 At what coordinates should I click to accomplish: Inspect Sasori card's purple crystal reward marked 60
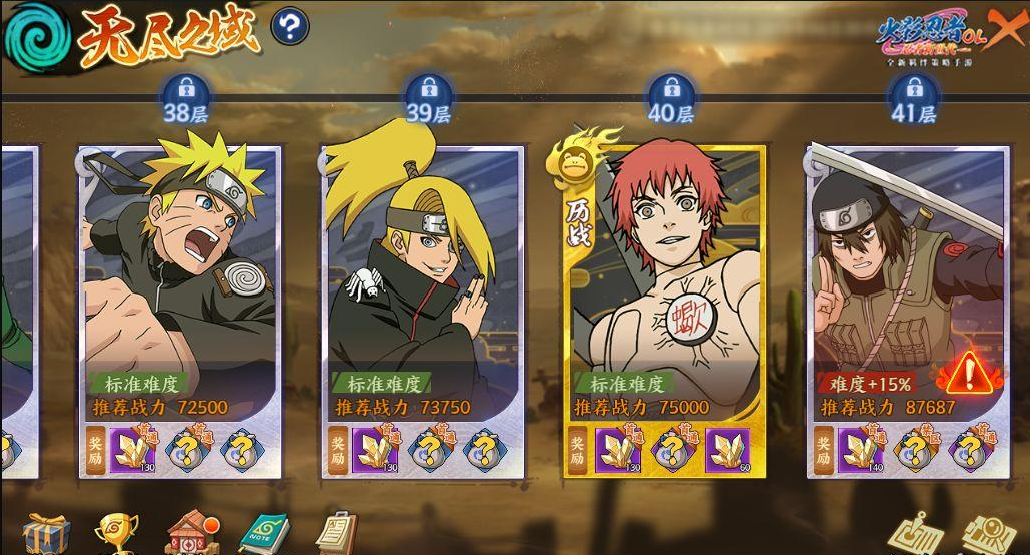(726, 450)
